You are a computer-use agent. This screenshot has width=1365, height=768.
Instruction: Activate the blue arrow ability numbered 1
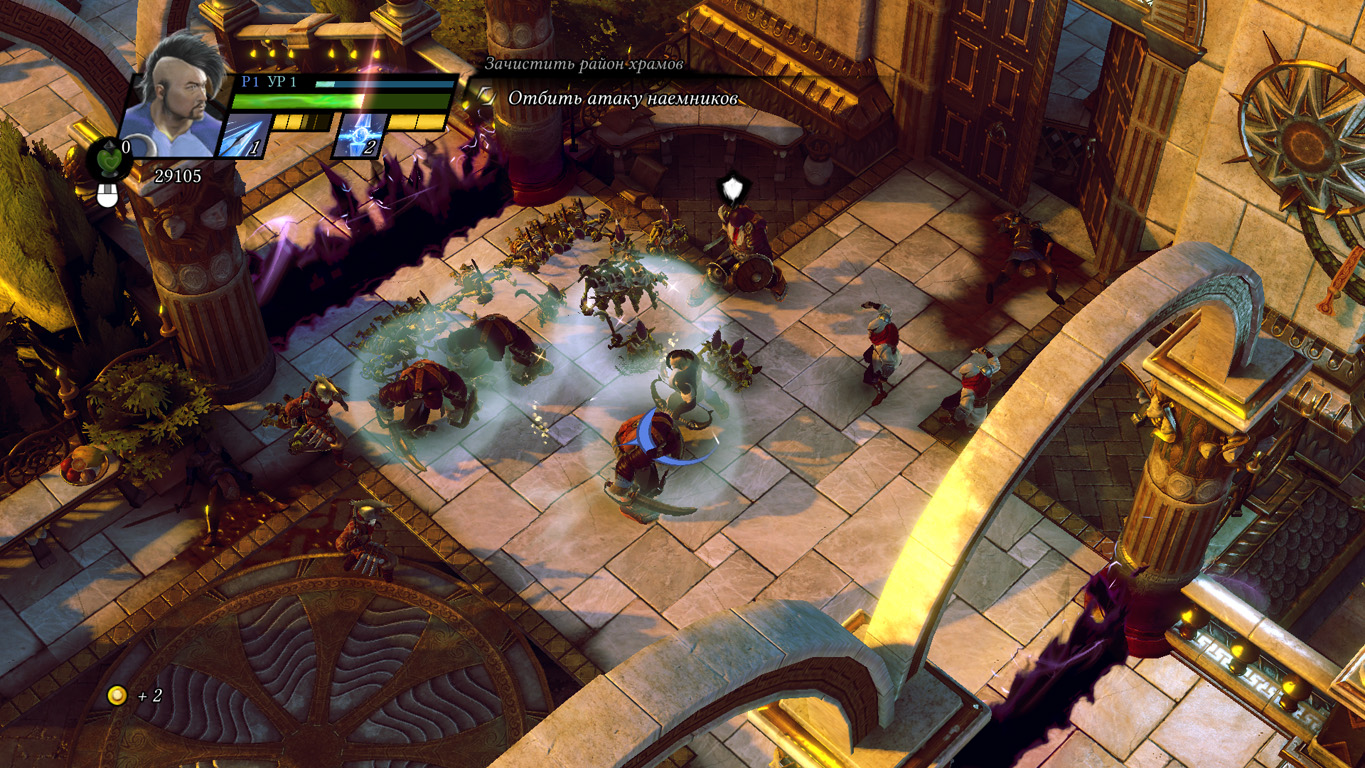tap(242, 135)
